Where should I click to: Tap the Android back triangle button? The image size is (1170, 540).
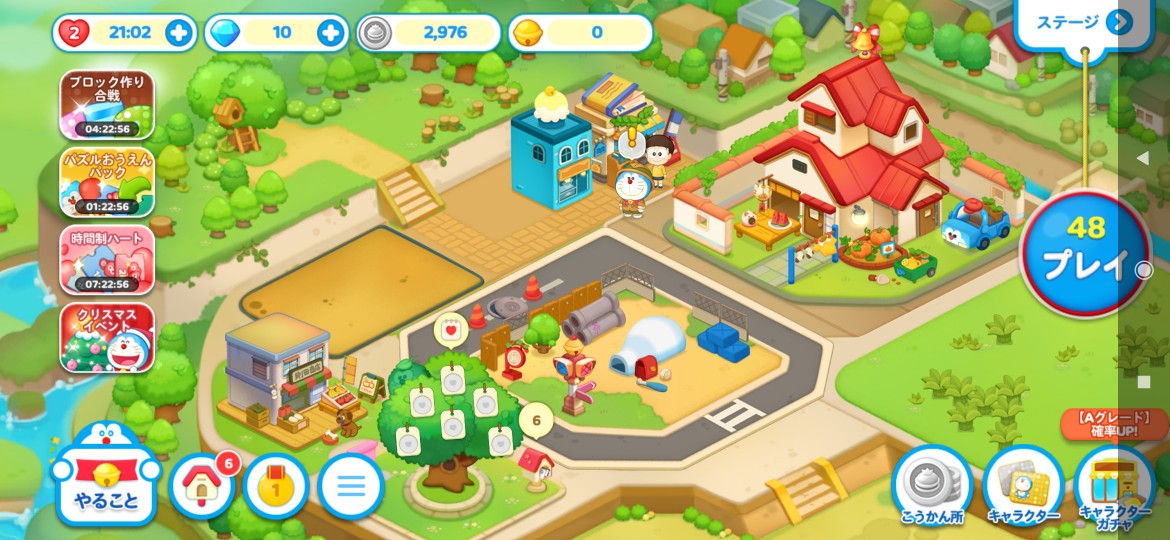1143,158
